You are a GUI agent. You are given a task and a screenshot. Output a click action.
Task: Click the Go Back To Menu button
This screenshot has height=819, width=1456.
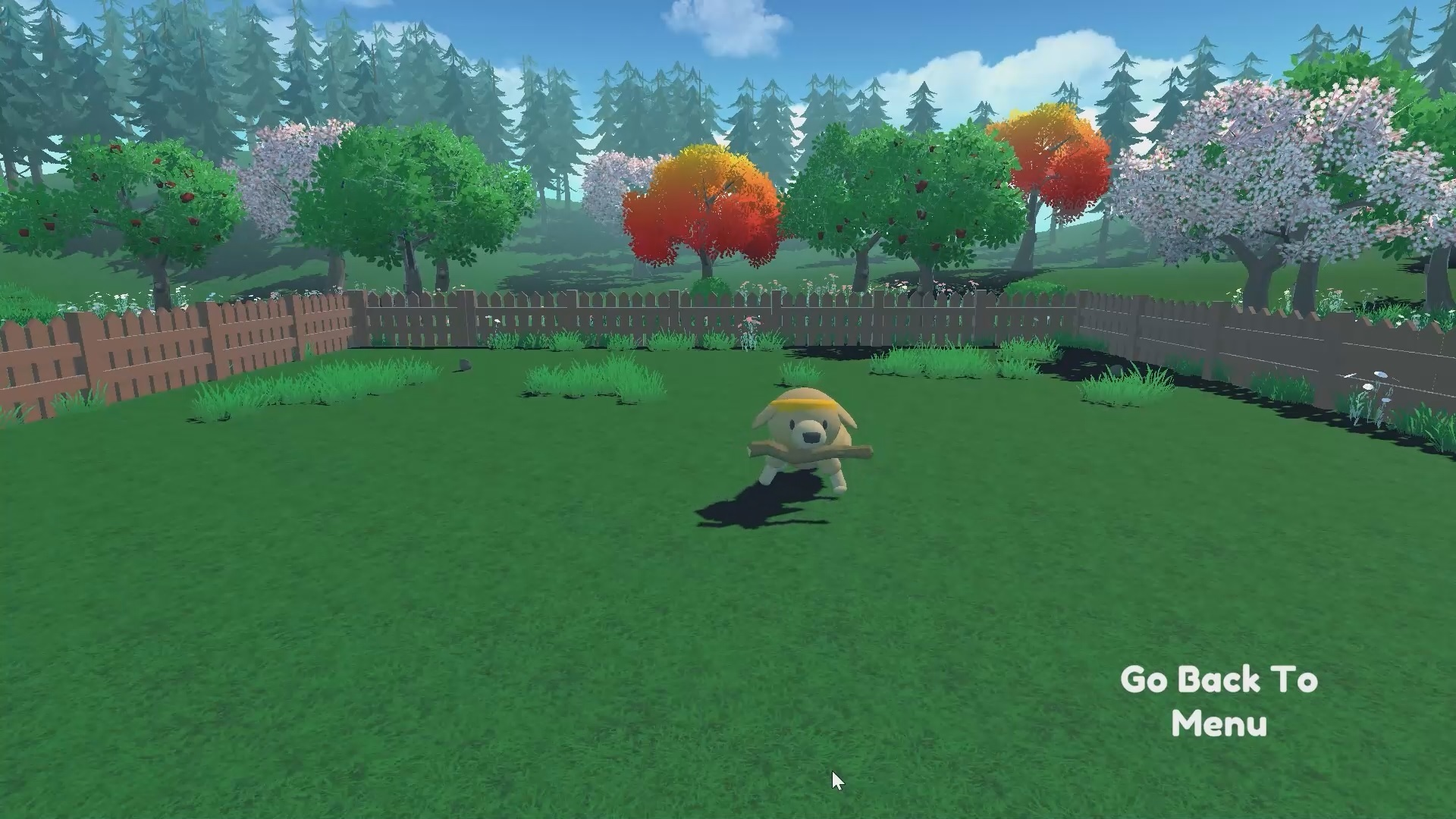1219,701
